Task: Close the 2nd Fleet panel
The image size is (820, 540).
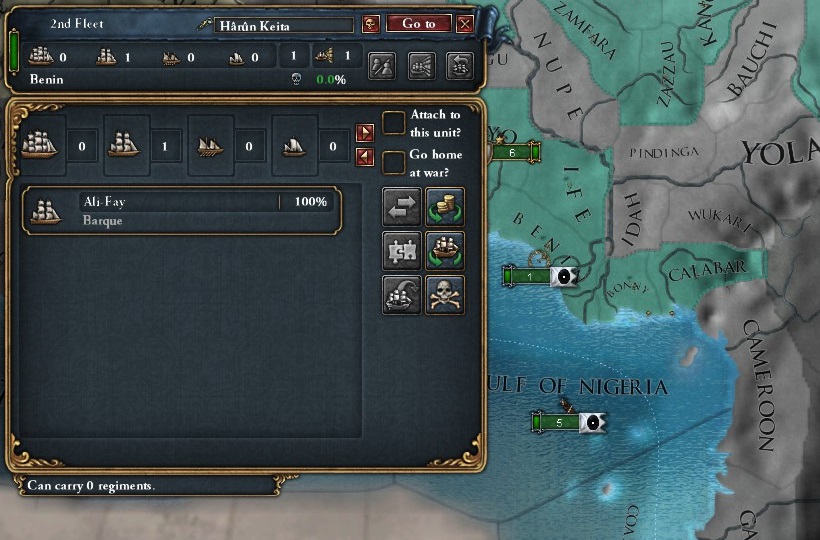Action: pyautogui.click(x=464, y=24)
